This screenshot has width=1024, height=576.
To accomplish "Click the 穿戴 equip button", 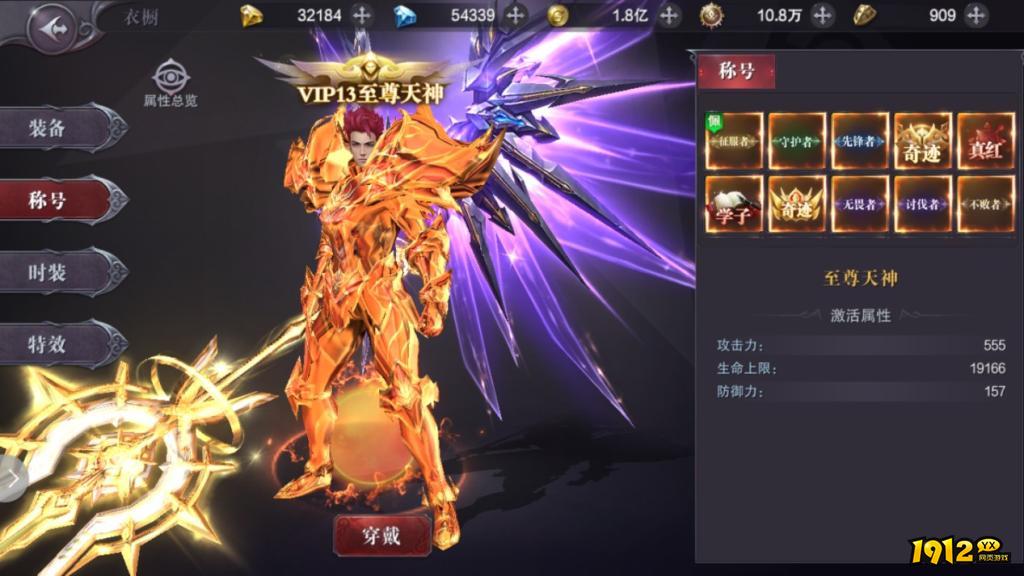I will tap(382, 536).
